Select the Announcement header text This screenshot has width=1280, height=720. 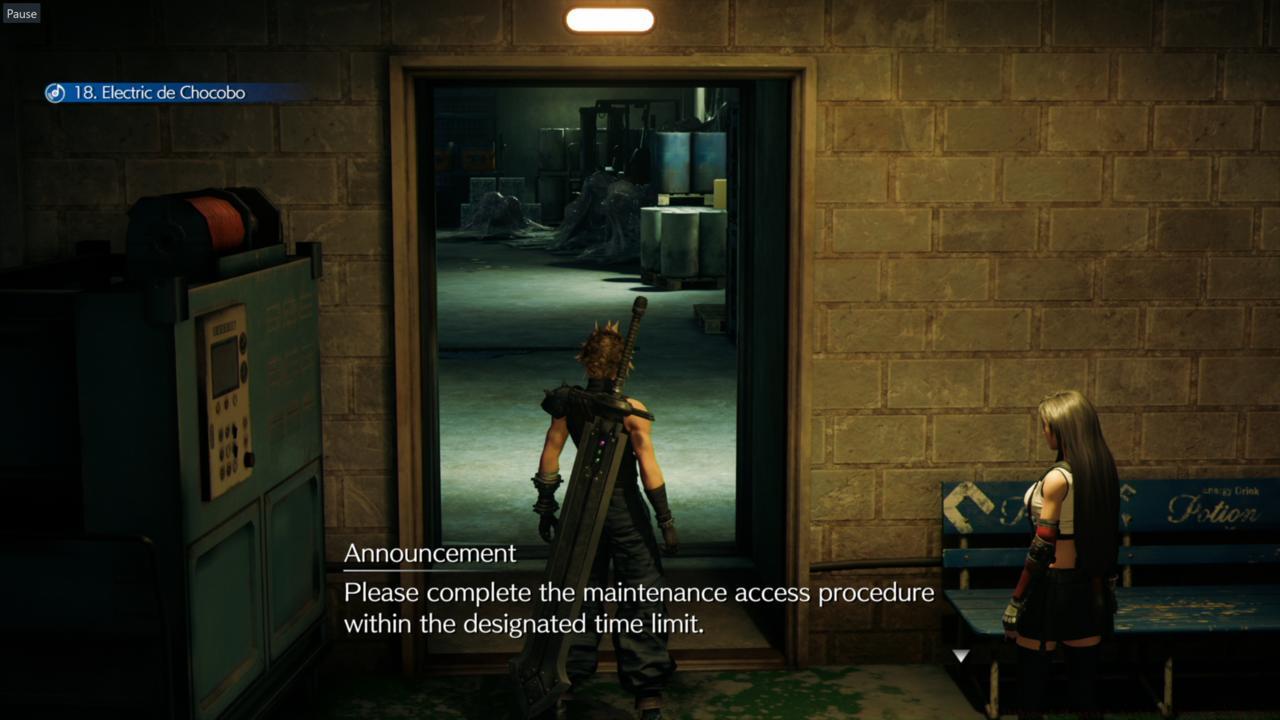click(x=430, y=553)
